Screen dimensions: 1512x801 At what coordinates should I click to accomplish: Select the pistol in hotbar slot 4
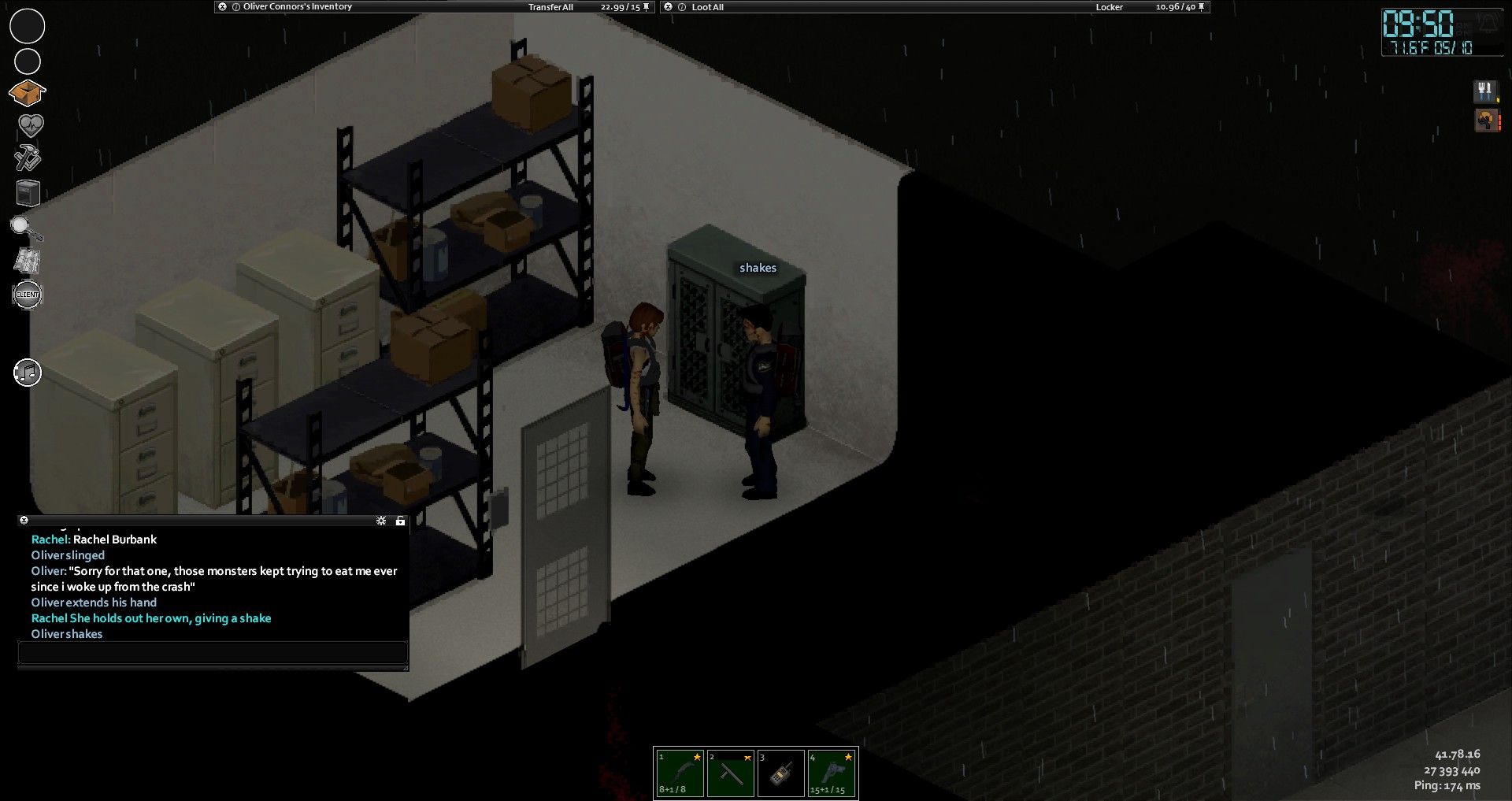tap(832, 773)
